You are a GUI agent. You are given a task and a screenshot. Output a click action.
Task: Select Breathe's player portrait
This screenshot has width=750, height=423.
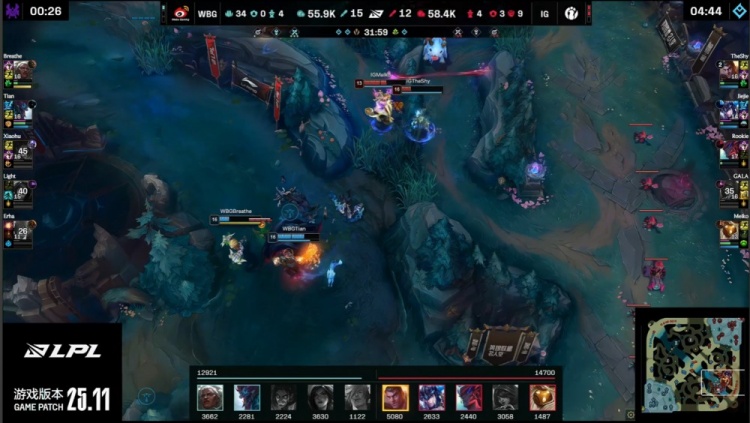click(x=21, y=72)
